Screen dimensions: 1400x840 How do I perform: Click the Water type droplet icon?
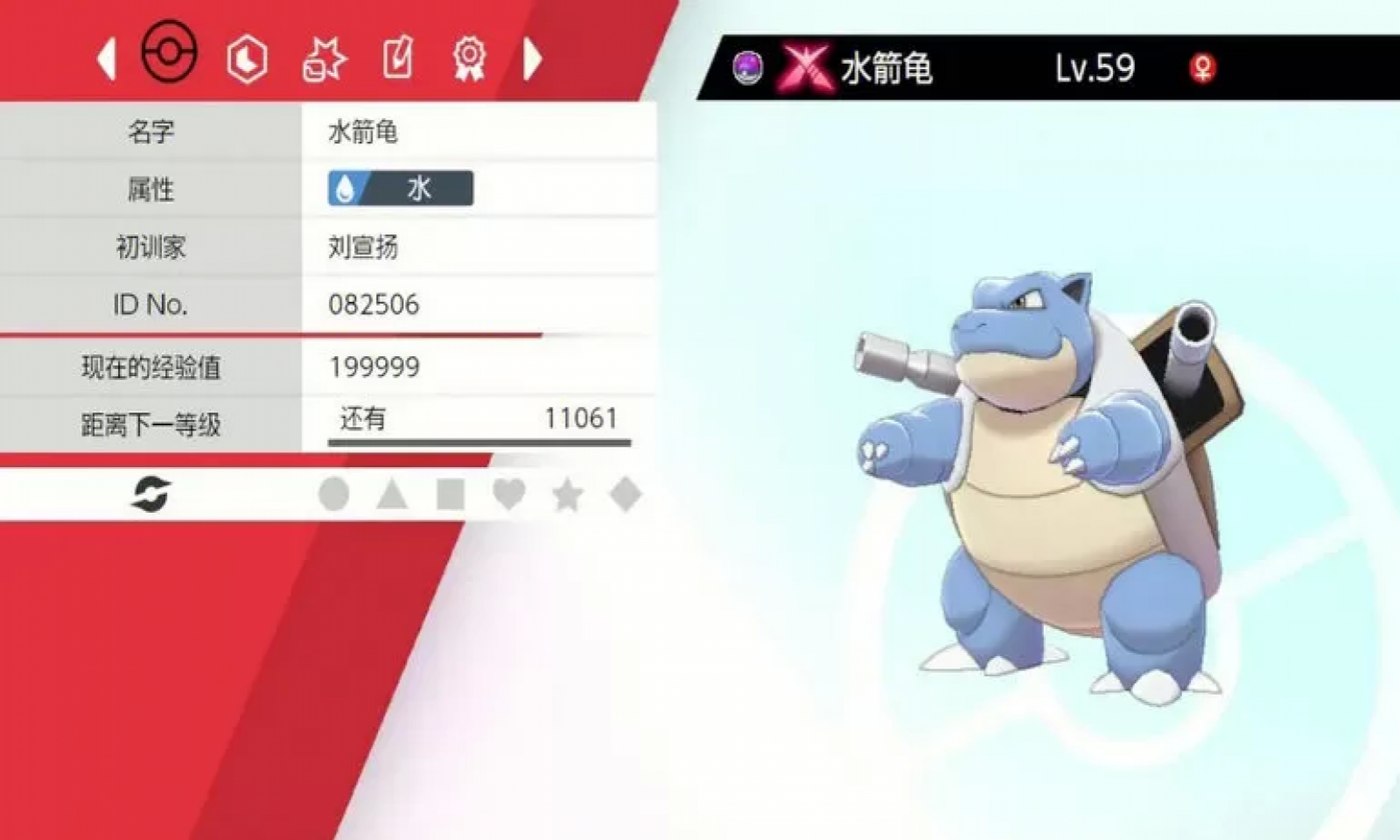(x=345, y=189)
